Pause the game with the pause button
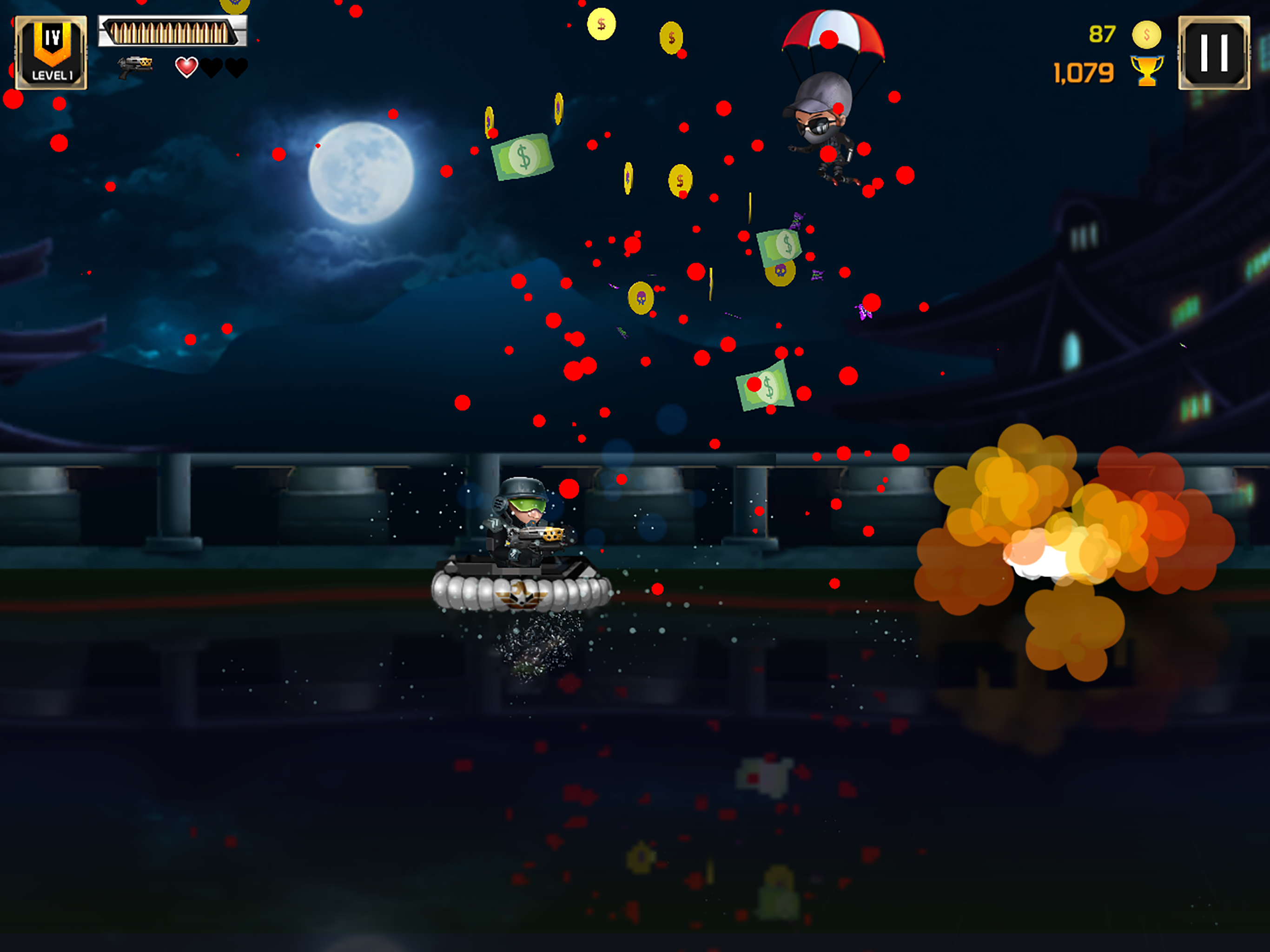The image size is (1270, 952). (x=1214, y=52)
